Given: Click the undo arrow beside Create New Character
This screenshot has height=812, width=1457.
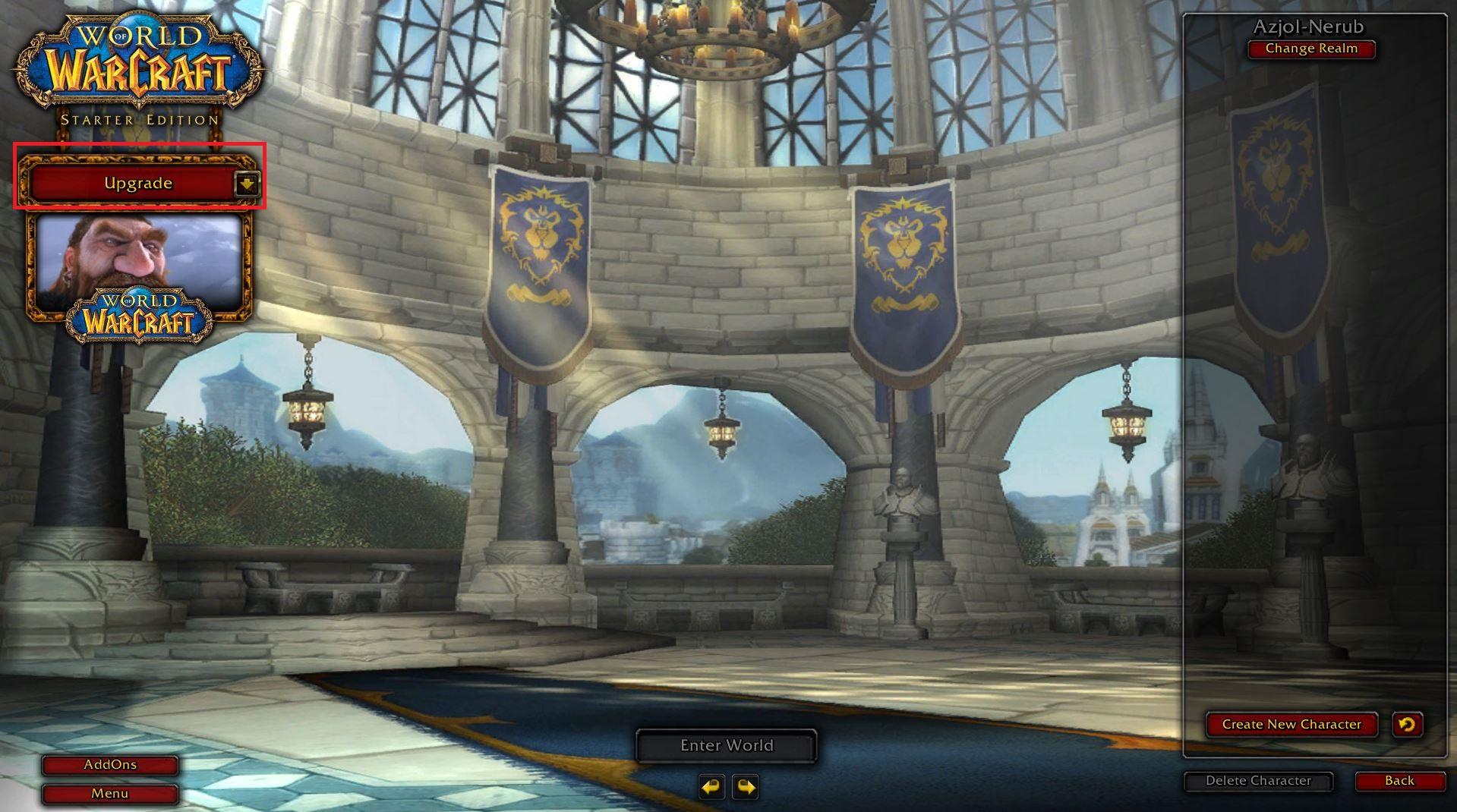Looking at the screenshot, I should [x=1406, y=724].
